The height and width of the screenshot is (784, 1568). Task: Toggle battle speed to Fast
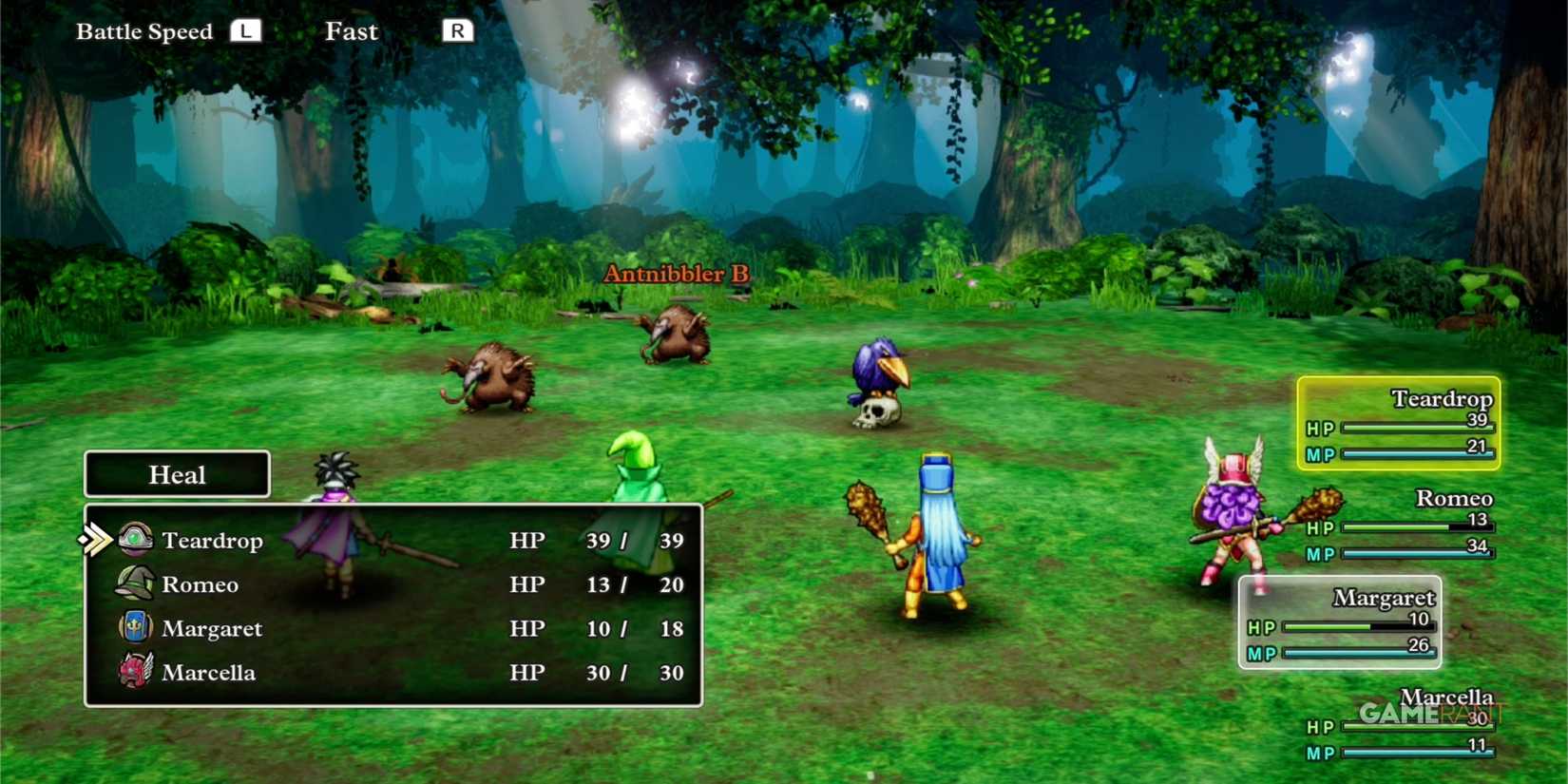352,31
